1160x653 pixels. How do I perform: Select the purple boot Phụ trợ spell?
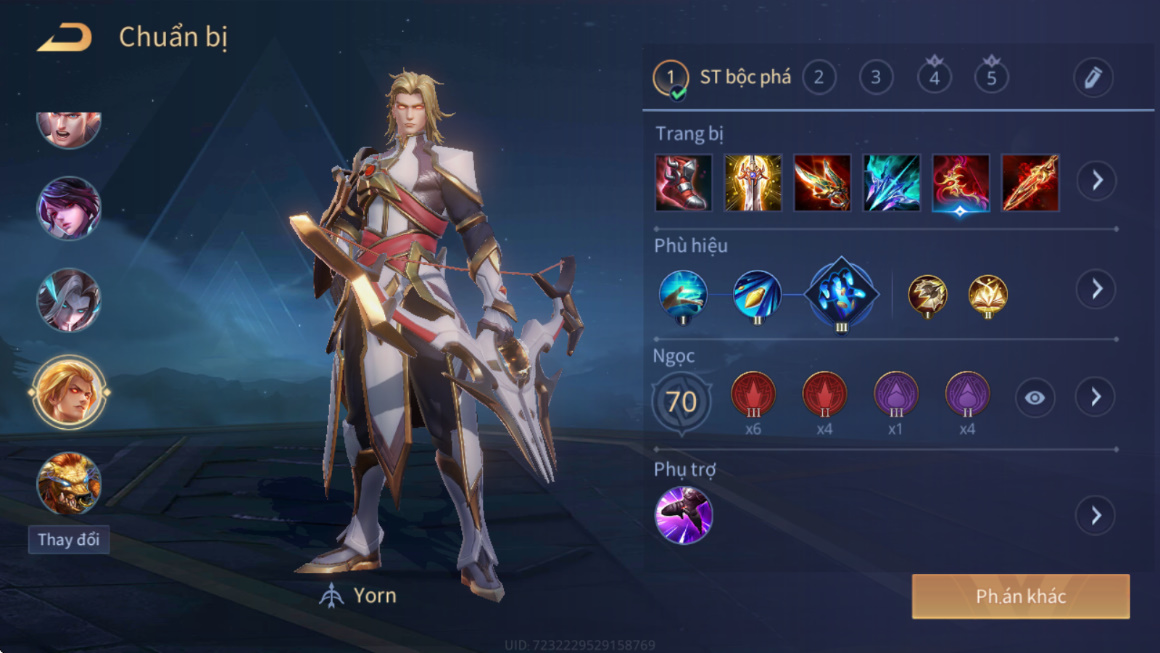tap(683, 516)
